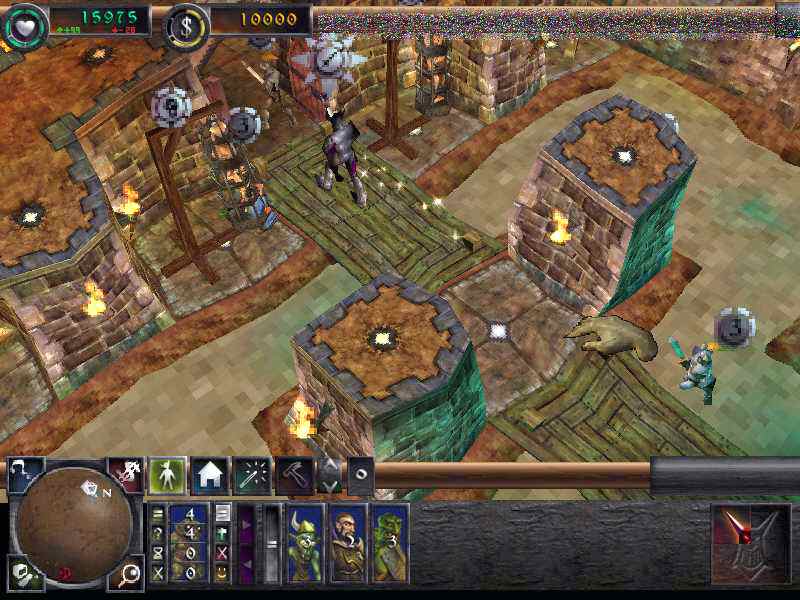The image size is (800, 600).
Task: Choose the bearded dwarf creature portrait
Action: 348,544
